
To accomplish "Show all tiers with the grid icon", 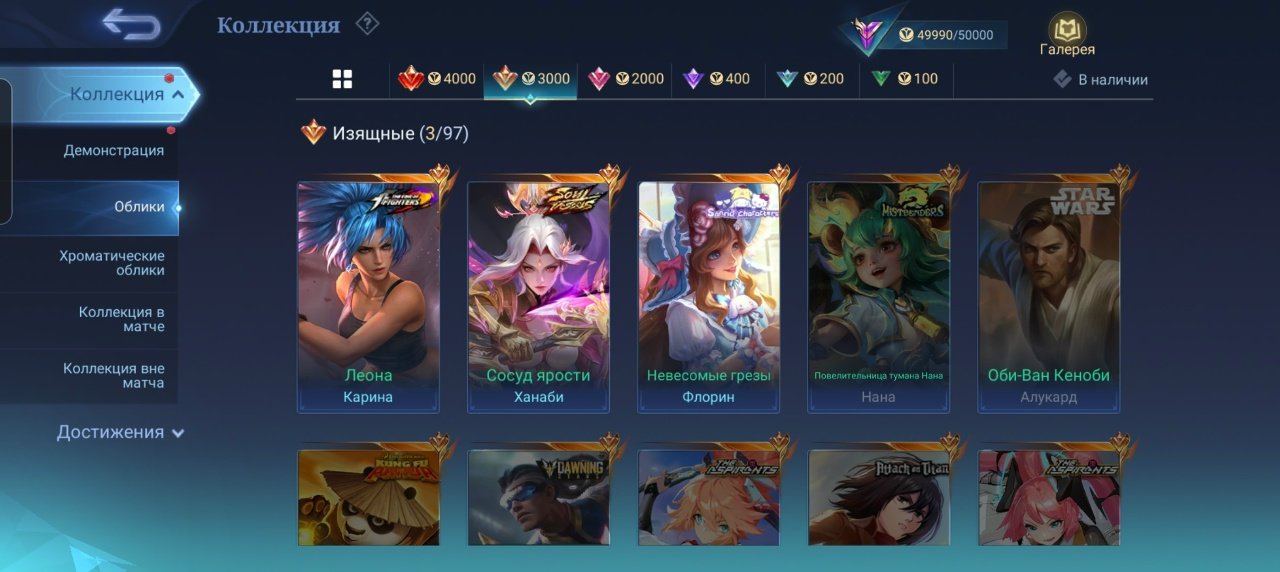I will 342,80.
